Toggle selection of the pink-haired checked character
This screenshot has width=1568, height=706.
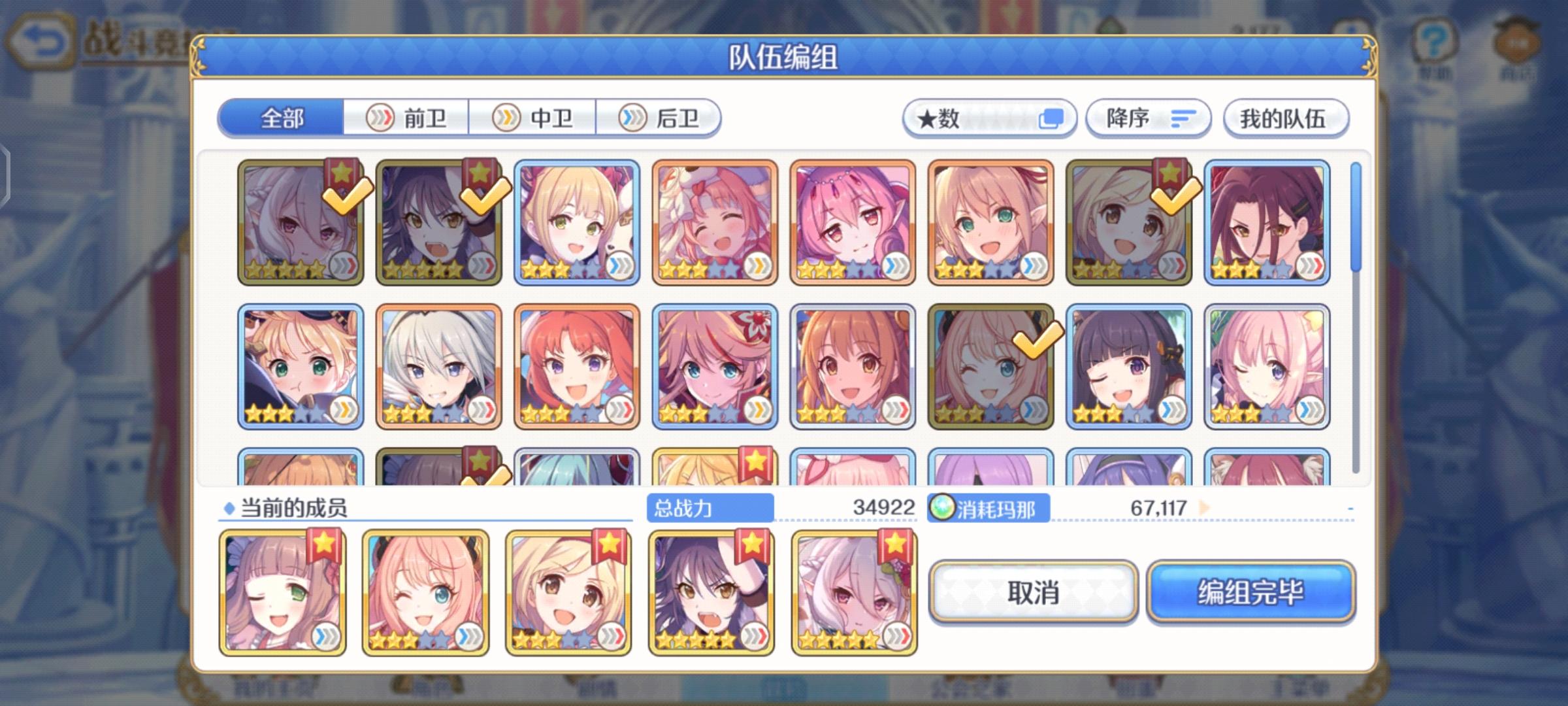[x=988, y=366]
